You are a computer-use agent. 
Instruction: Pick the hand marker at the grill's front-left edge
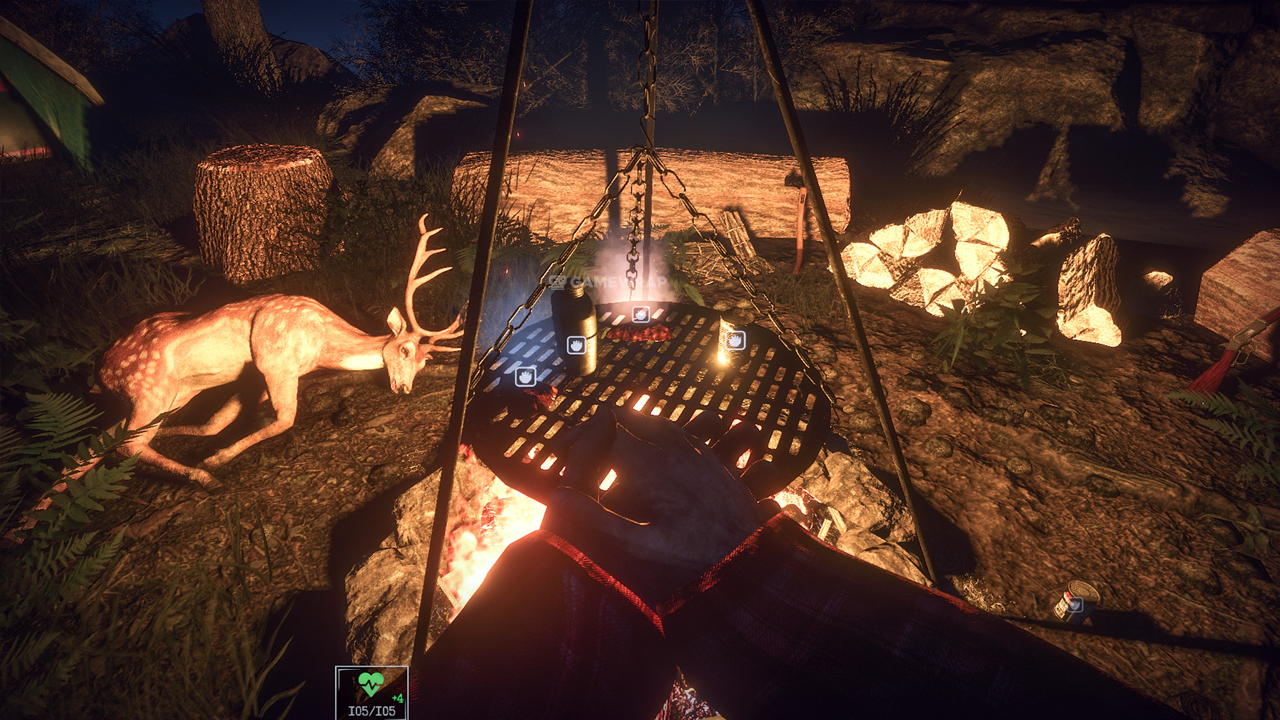525,376
